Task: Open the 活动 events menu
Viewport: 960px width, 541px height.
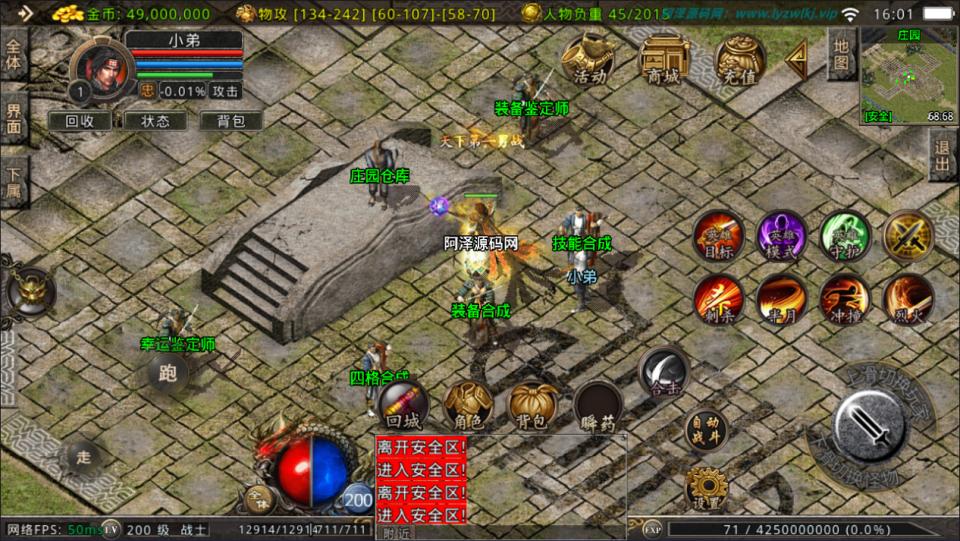Action: coord(588,60)
